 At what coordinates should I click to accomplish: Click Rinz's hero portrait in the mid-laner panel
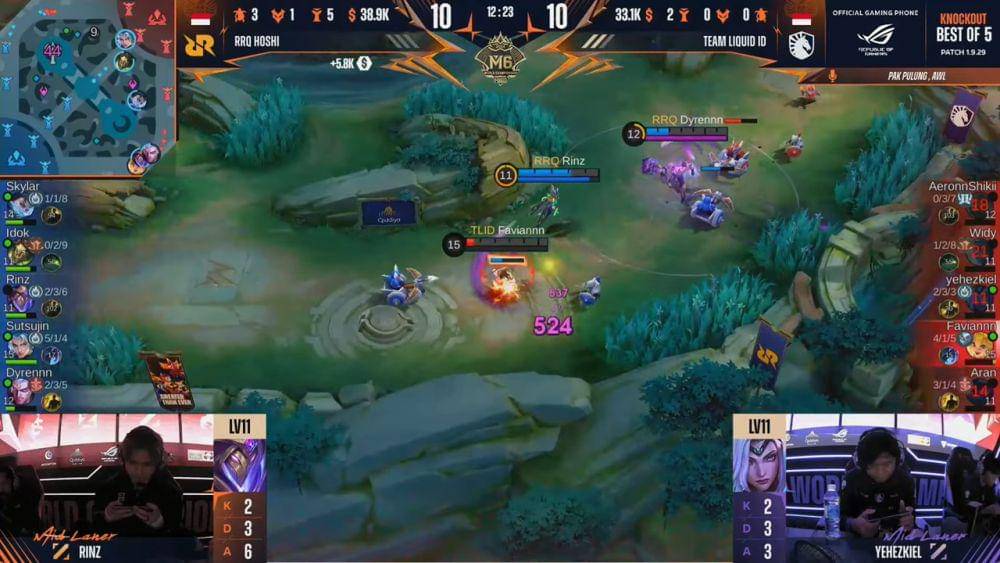[240, 466]
